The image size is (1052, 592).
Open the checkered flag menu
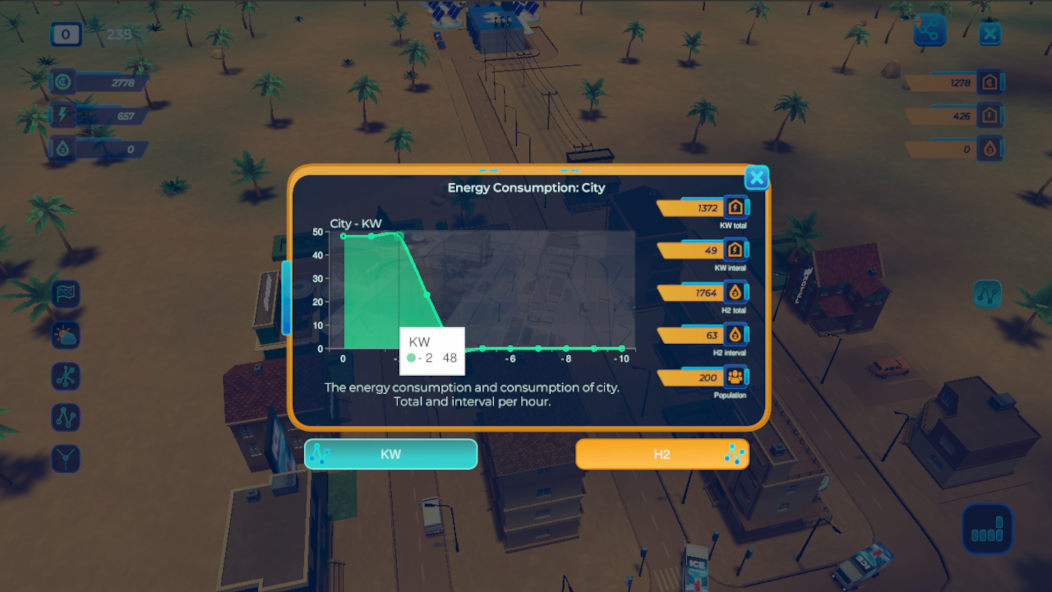pos(66,294)
